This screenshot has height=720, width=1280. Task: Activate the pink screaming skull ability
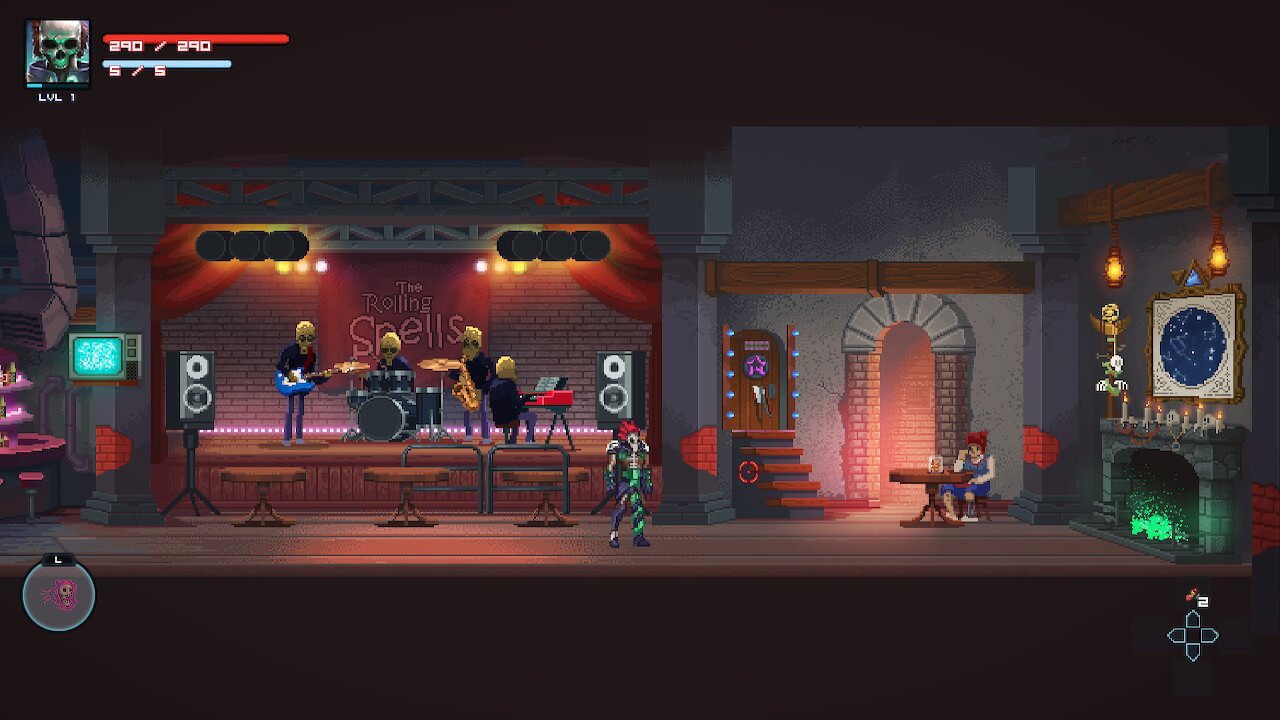click(x=59, y=595)
